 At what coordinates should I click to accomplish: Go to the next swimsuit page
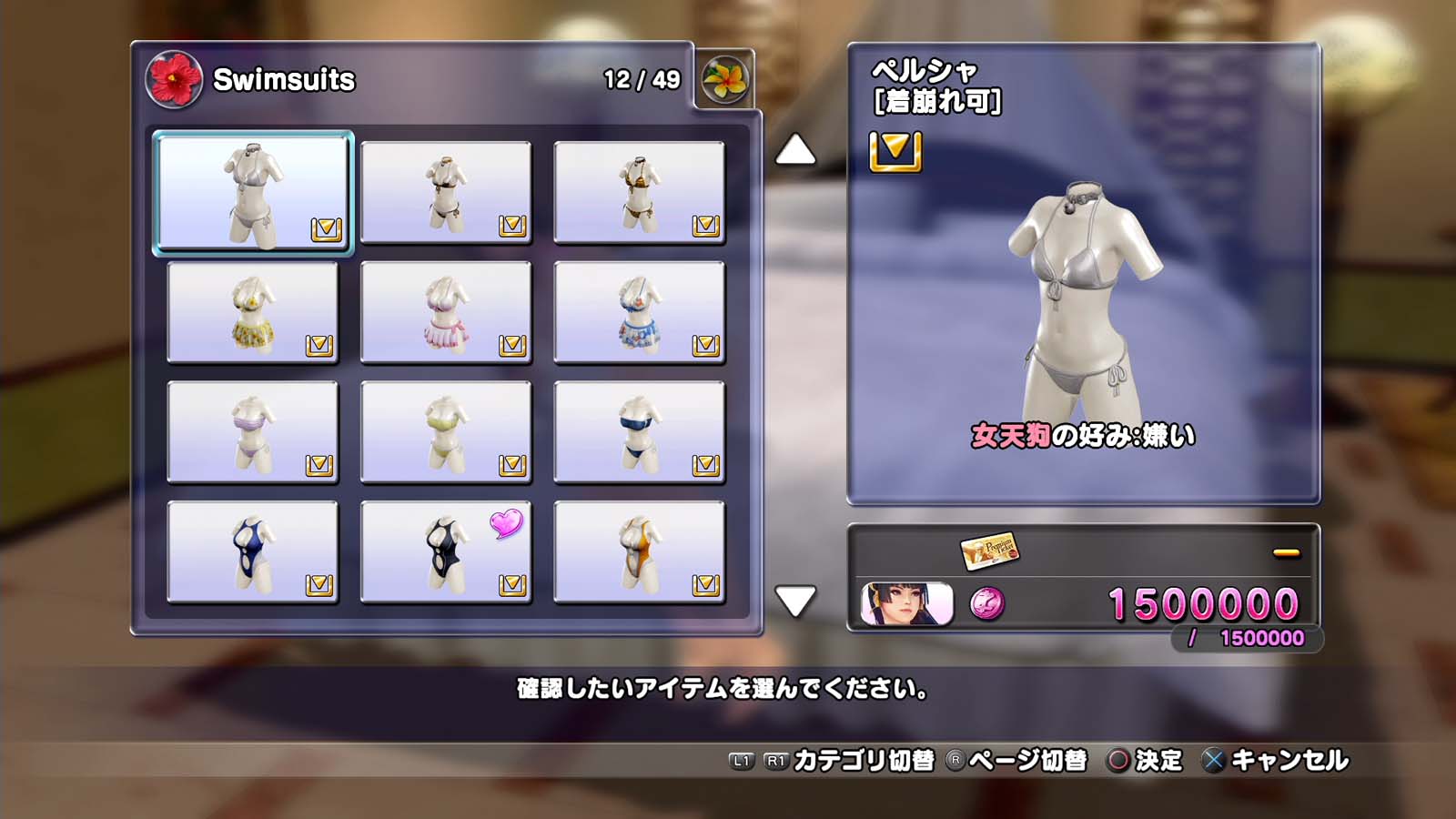795,601
